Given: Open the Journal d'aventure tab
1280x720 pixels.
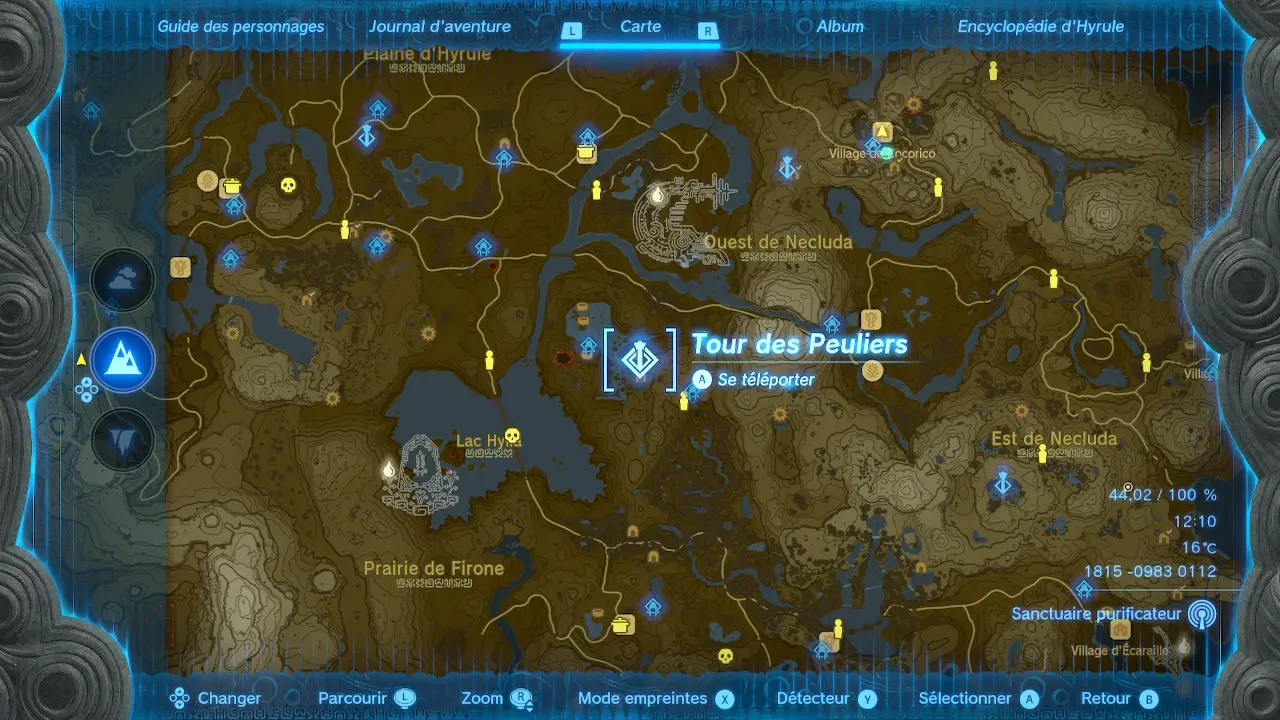Looking at the screenshot, I should click(439, 27).
